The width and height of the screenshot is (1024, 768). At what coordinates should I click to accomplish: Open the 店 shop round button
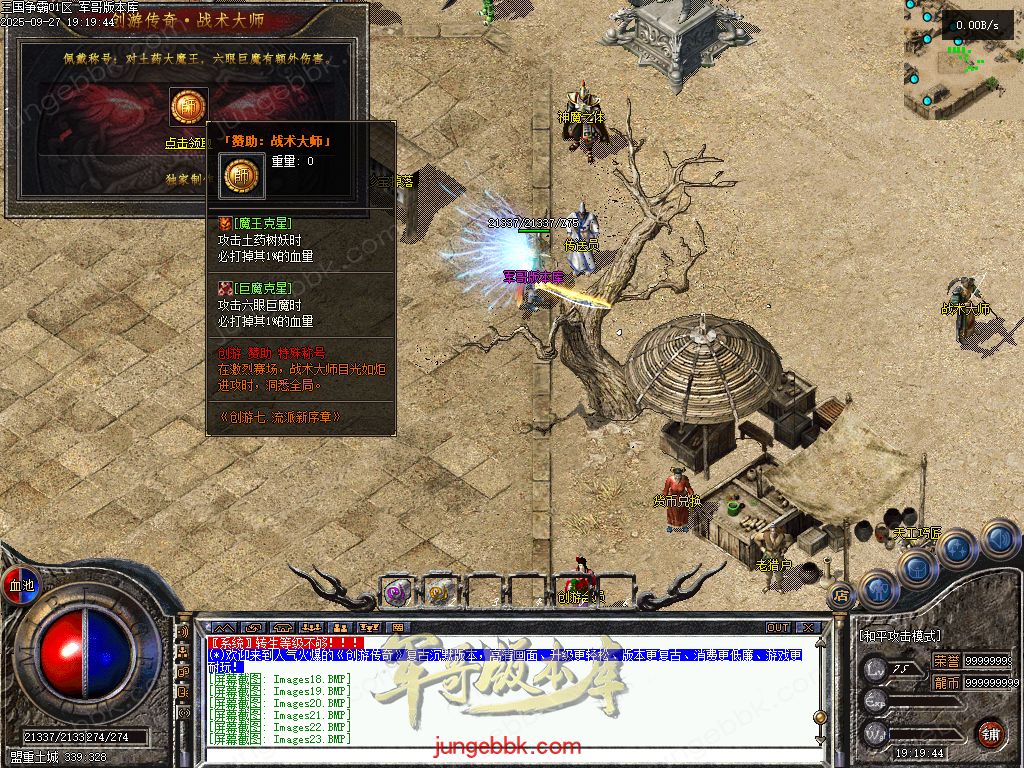point(841,594)
